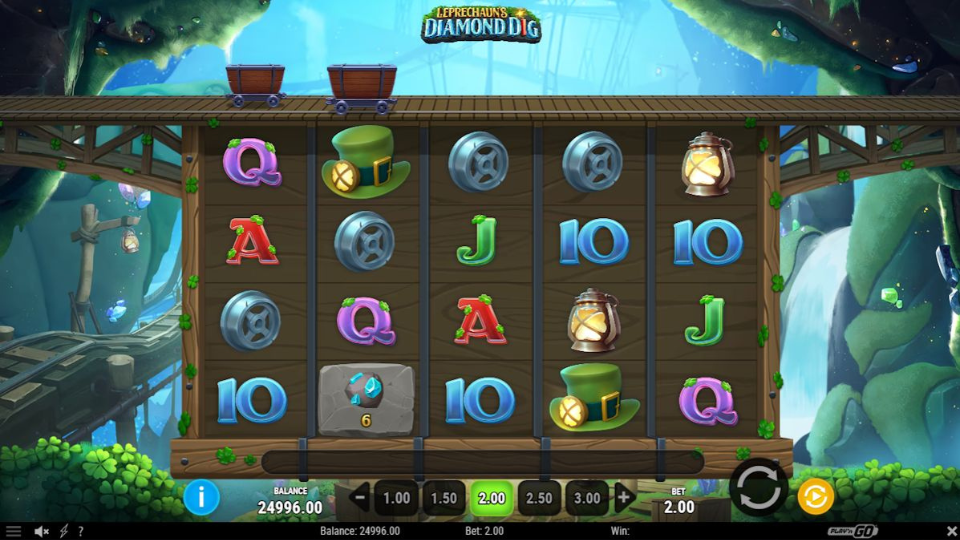
Task: Decrease the bet with the minus button
Action: [x=361, y=497]
